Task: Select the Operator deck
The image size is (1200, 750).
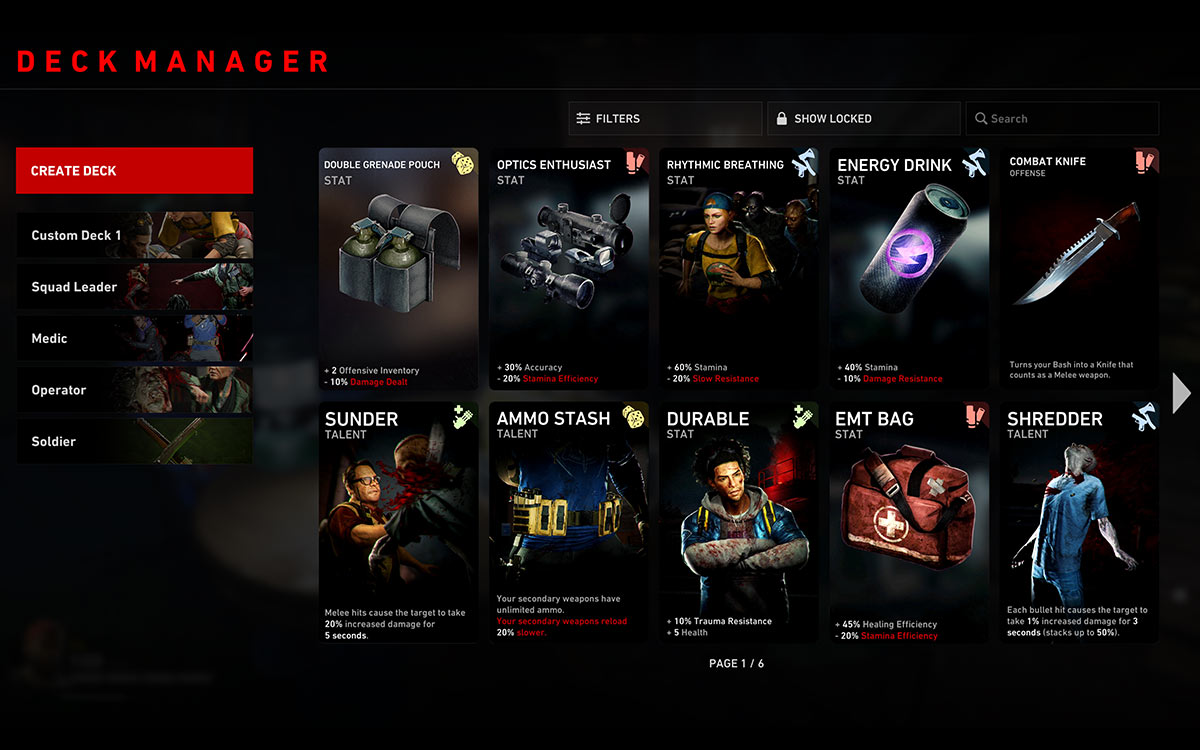Action: tap(134, 390)
